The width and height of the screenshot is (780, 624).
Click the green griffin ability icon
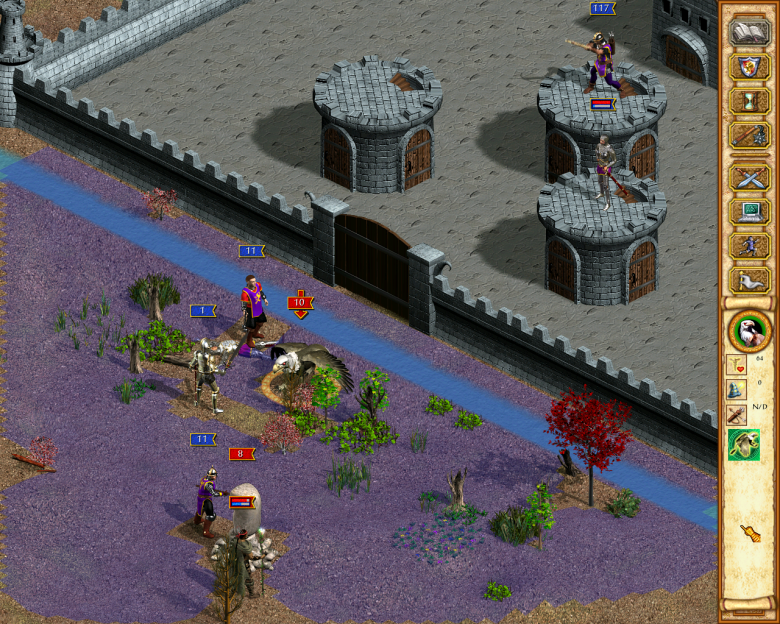tap(743, 445)
